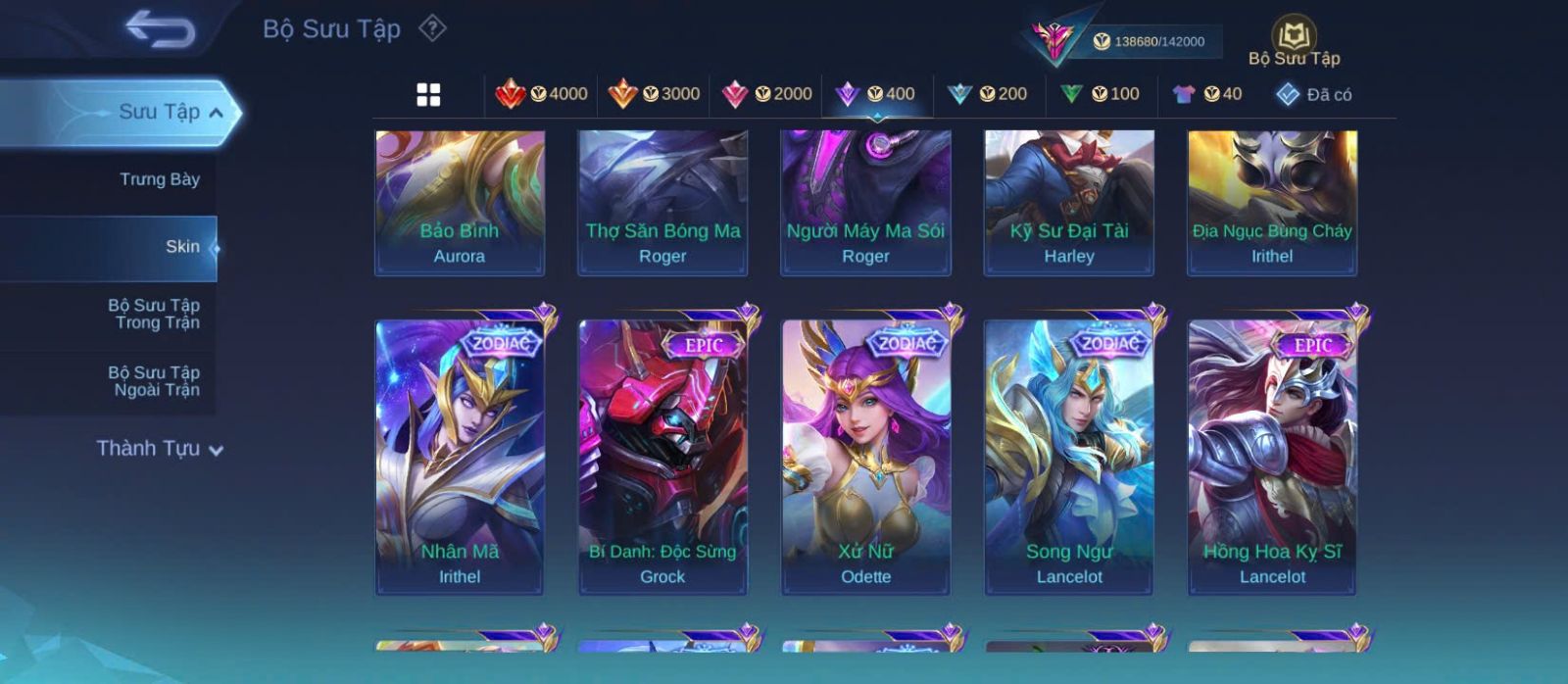
Task: Switch to the 3000 points filter
Action: click(654, 94)
